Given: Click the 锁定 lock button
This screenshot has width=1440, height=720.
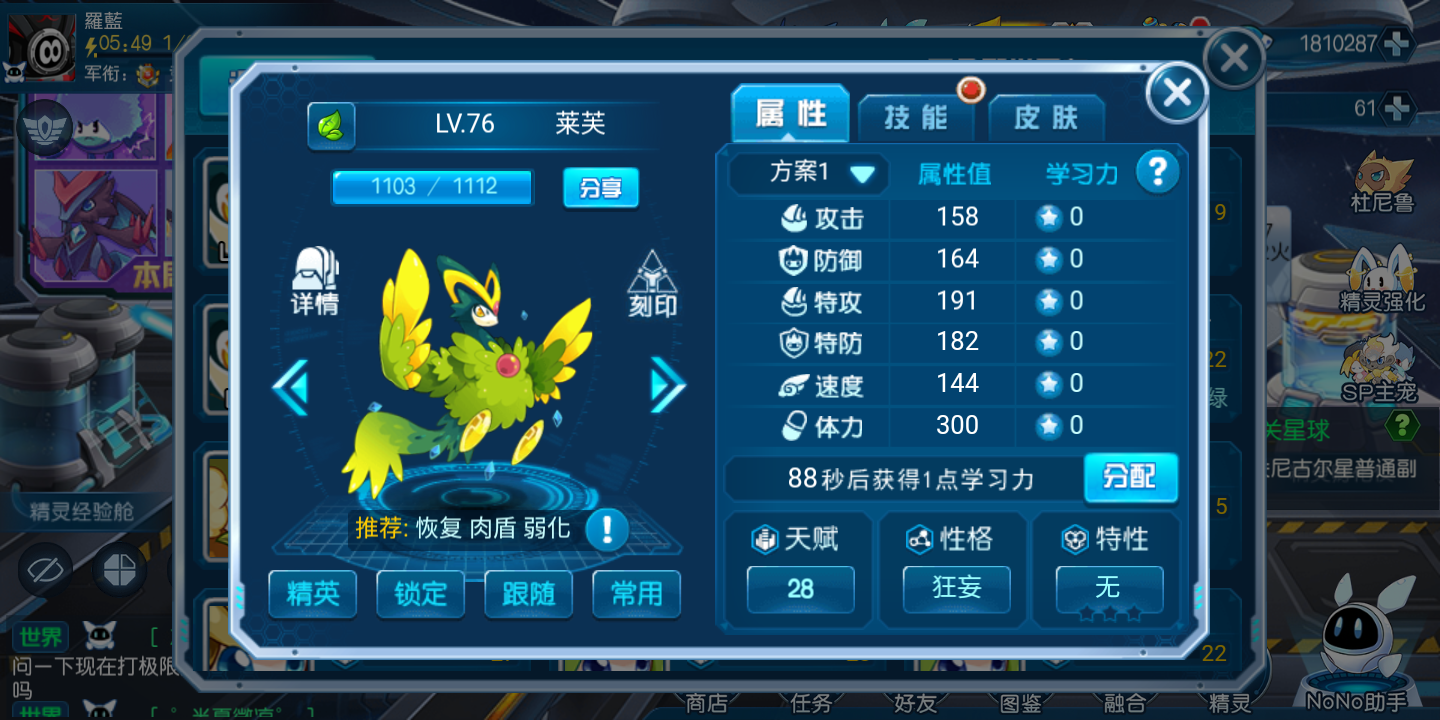Looking at the screenshot, I should point(420,594).
